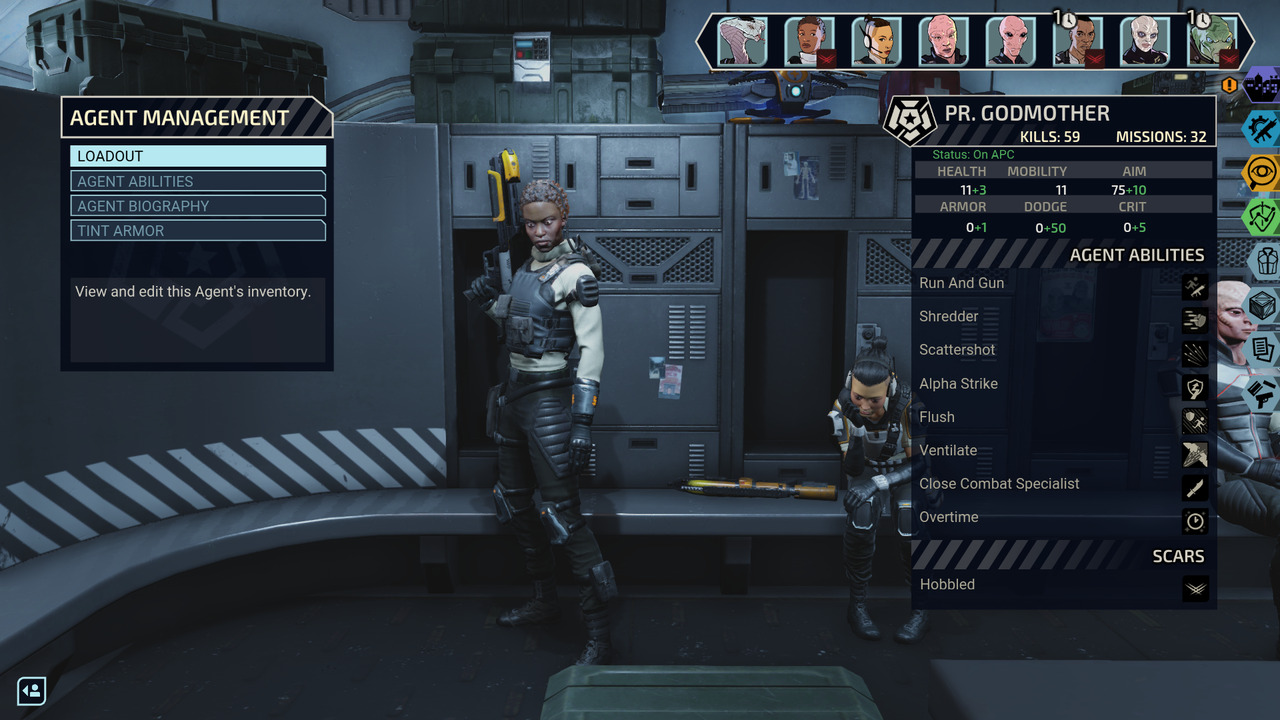Image resolution: width=1280 pixels, height=720 pixels.
Task: Open the supply crate hexagon icon
Action: point(1265,305)
